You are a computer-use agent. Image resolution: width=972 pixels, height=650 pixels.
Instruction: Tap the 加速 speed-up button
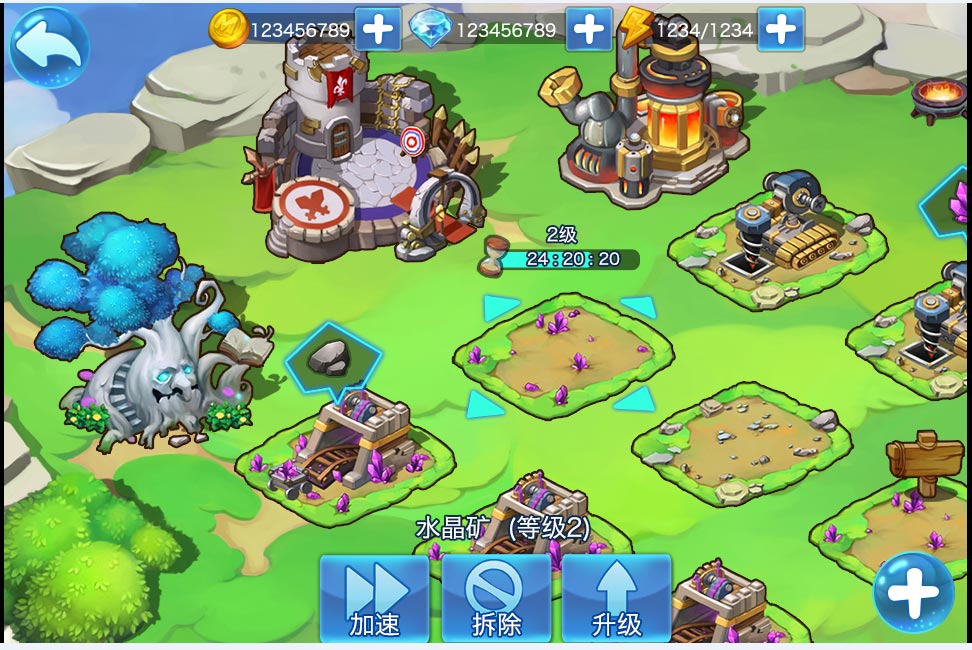375,599
